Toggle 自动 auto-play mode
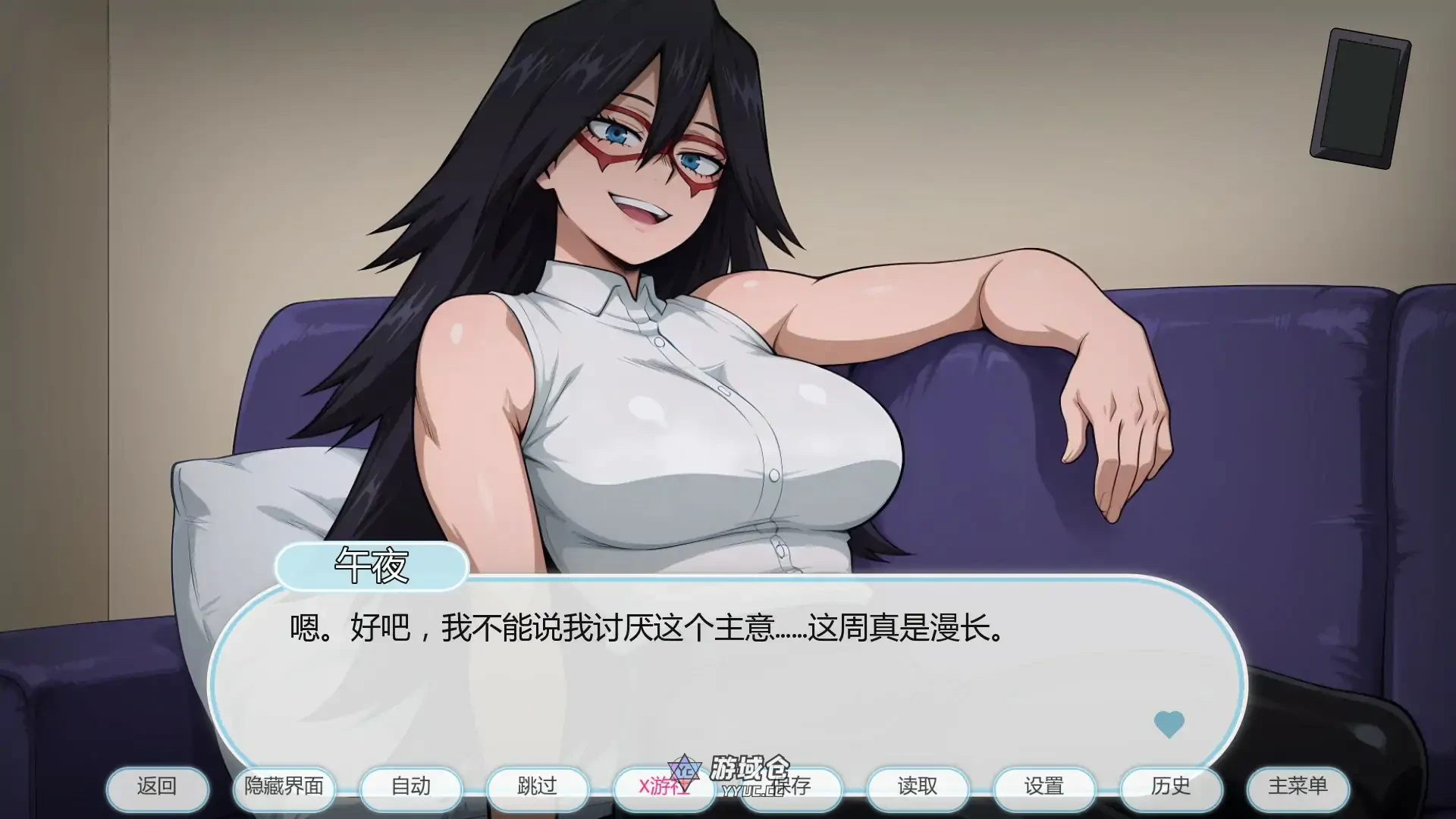1456x819 pixels. coord(410,788)
